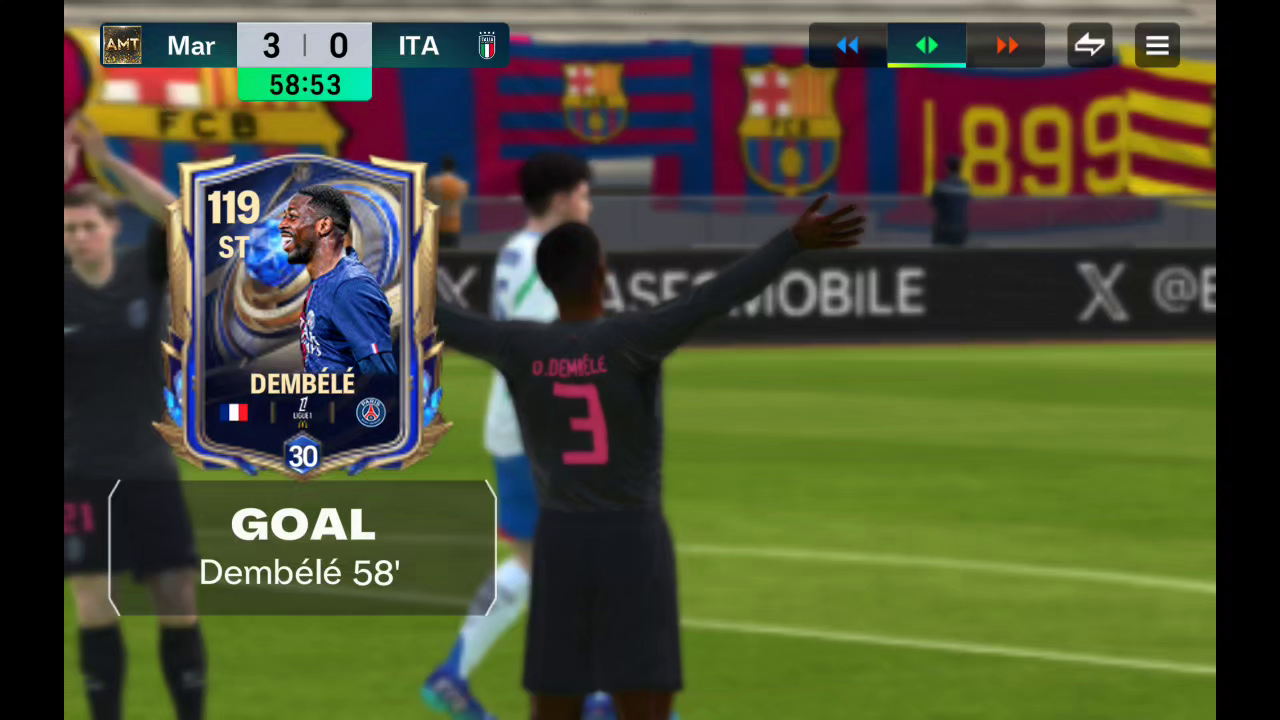Switch replay direction with the rewind toggle

pos(847,44)
